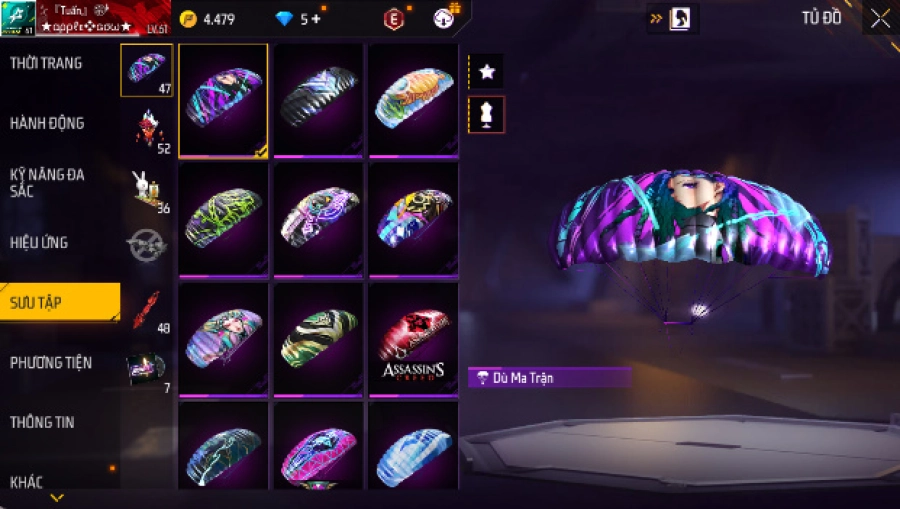
Task: Choose the black and silver parachute skin
Action: pos(318,98)
